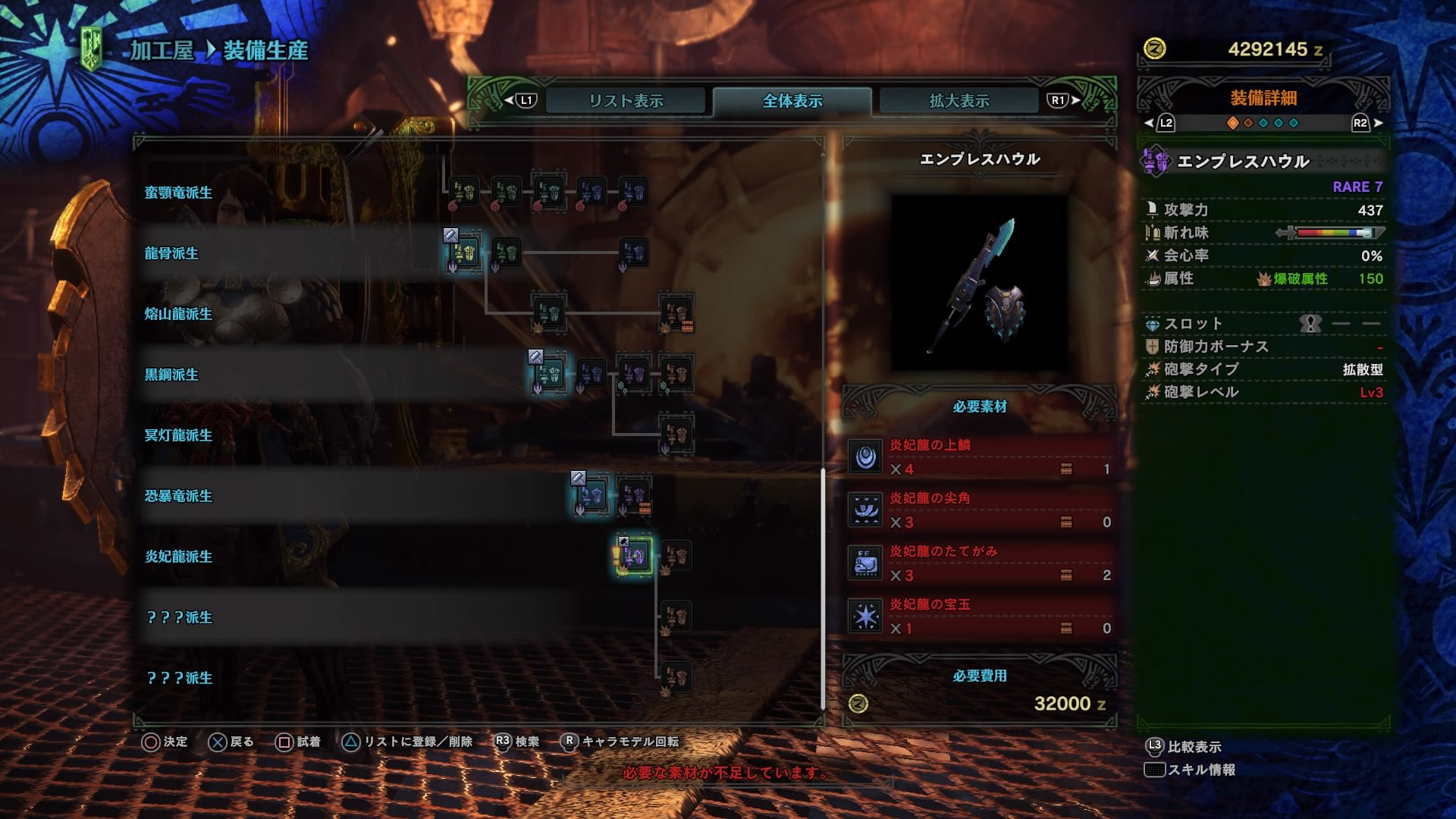
Task: Switch to the リスト表示 tab
Action: (628, 99)
